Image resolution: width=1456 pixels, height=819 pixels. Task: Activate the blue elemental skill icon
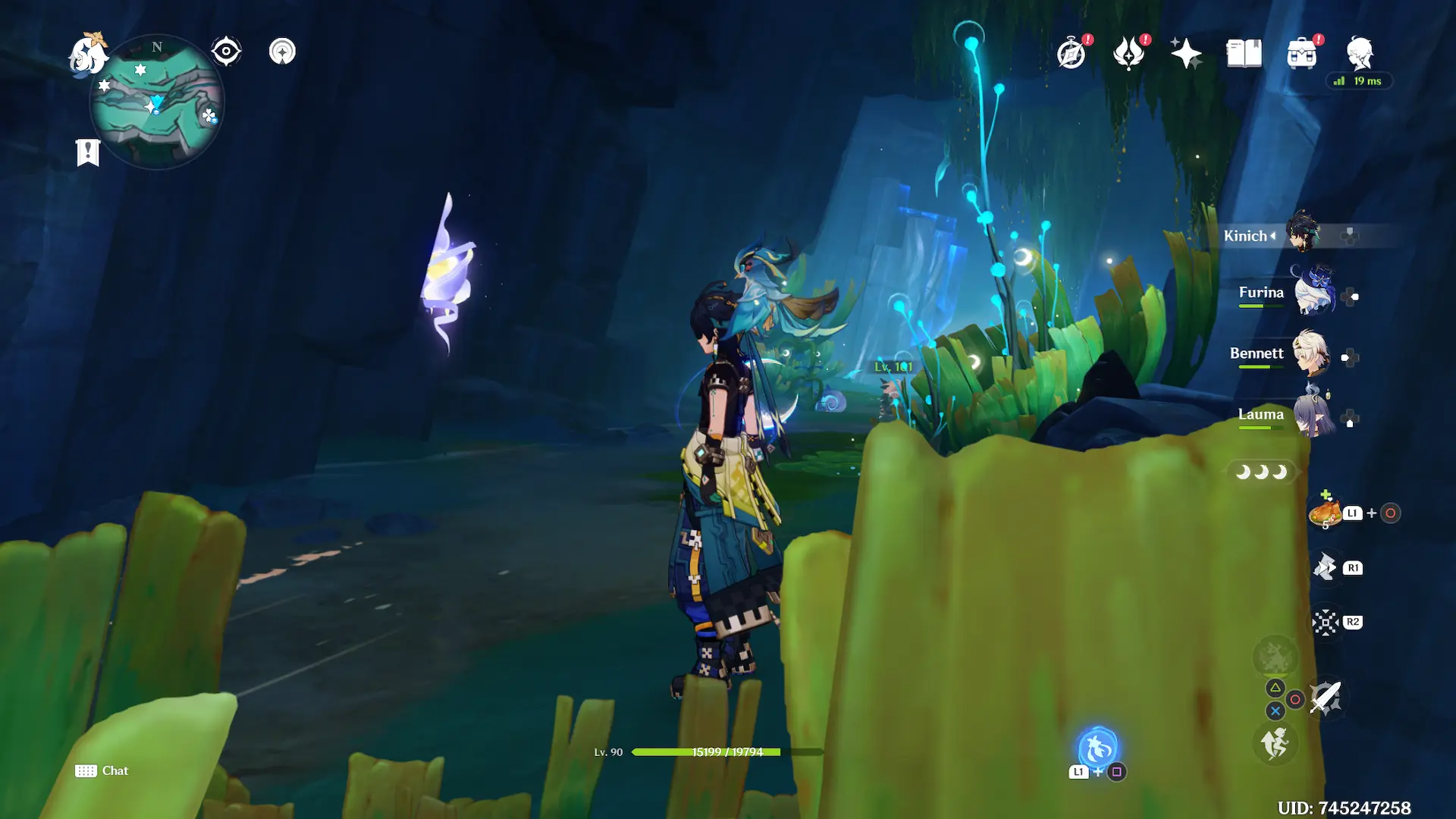[1097, 748]
